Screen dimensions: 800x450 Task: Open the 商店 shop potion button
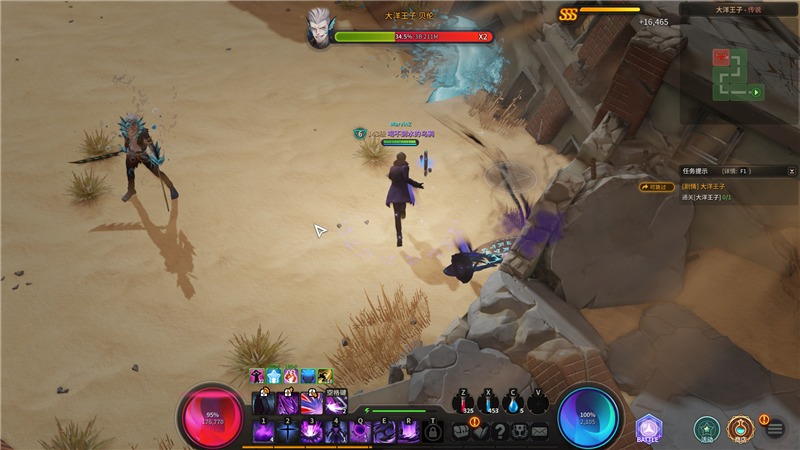(x=740, y=428)
